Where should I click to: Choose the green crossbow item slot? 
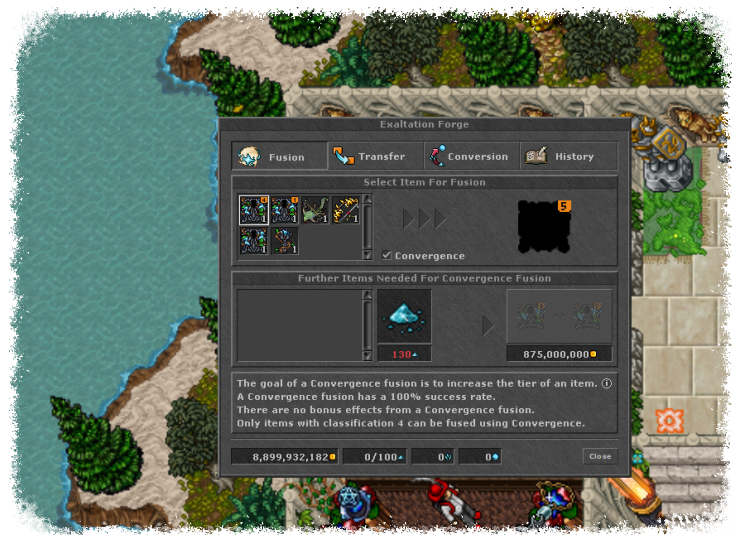pyautogui.click(x=315, y=210)
